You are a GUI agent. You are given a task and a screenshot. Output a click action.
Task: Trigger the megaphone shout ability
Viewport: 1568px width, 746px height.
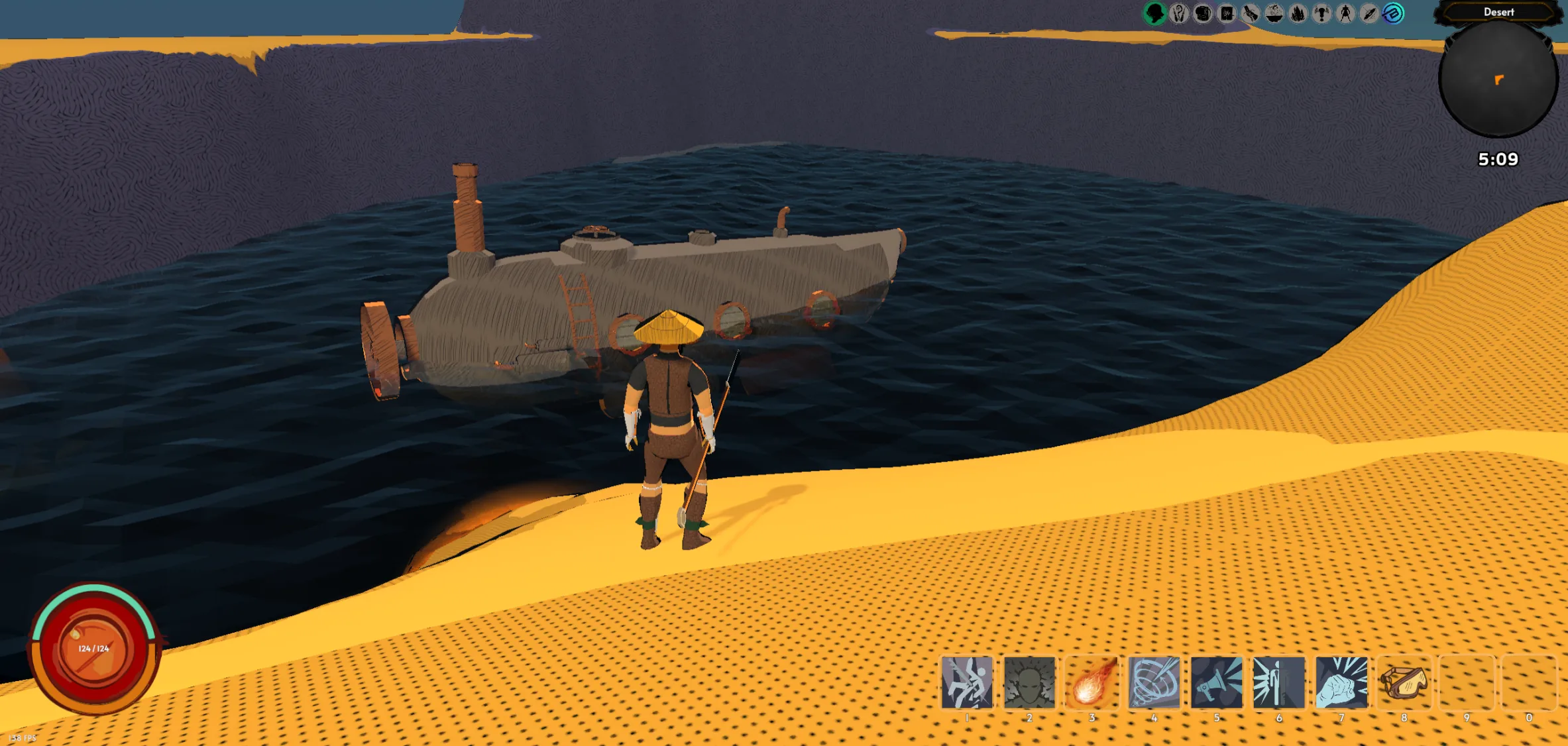pos(1216,682)
